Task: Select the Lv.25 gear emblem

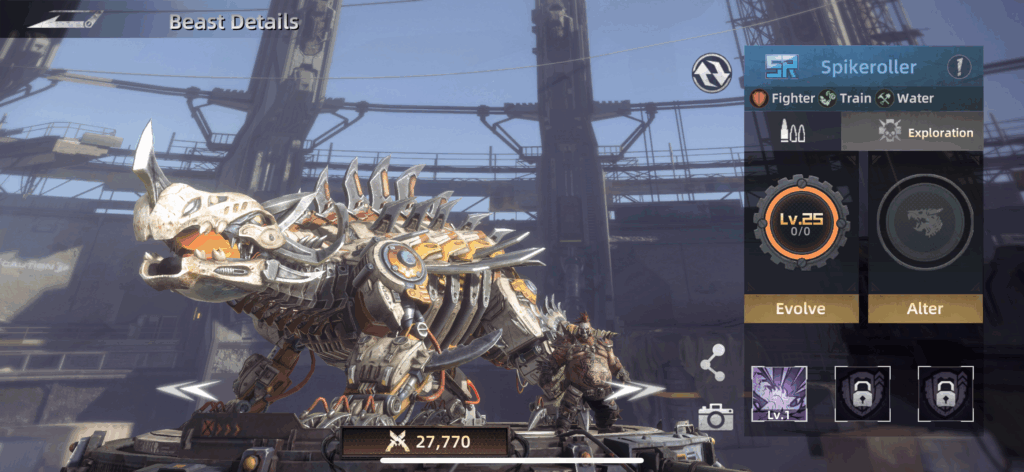Action: click(x=801, y=222)
